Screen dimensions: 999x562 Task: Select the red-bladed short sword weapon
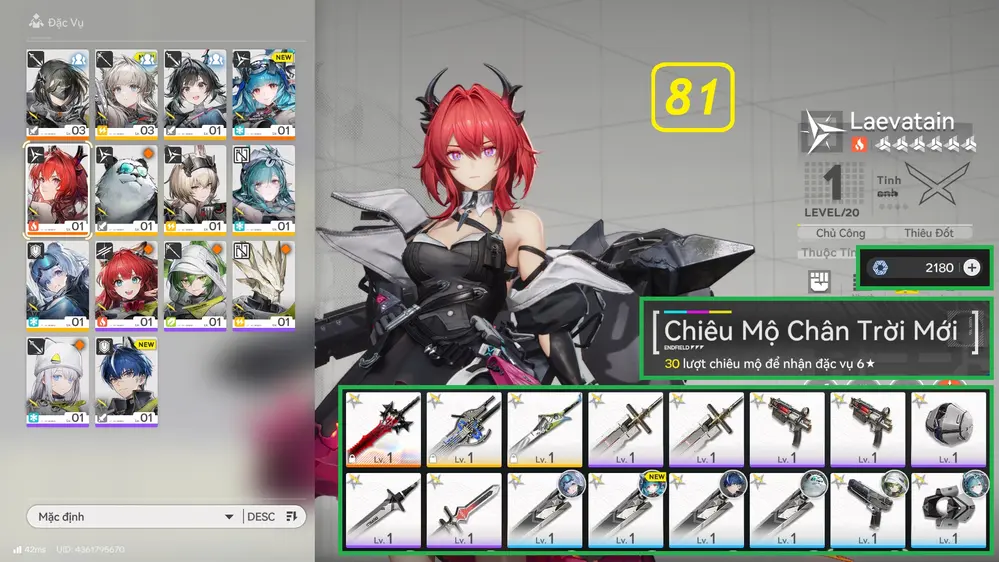coord(464,508)
